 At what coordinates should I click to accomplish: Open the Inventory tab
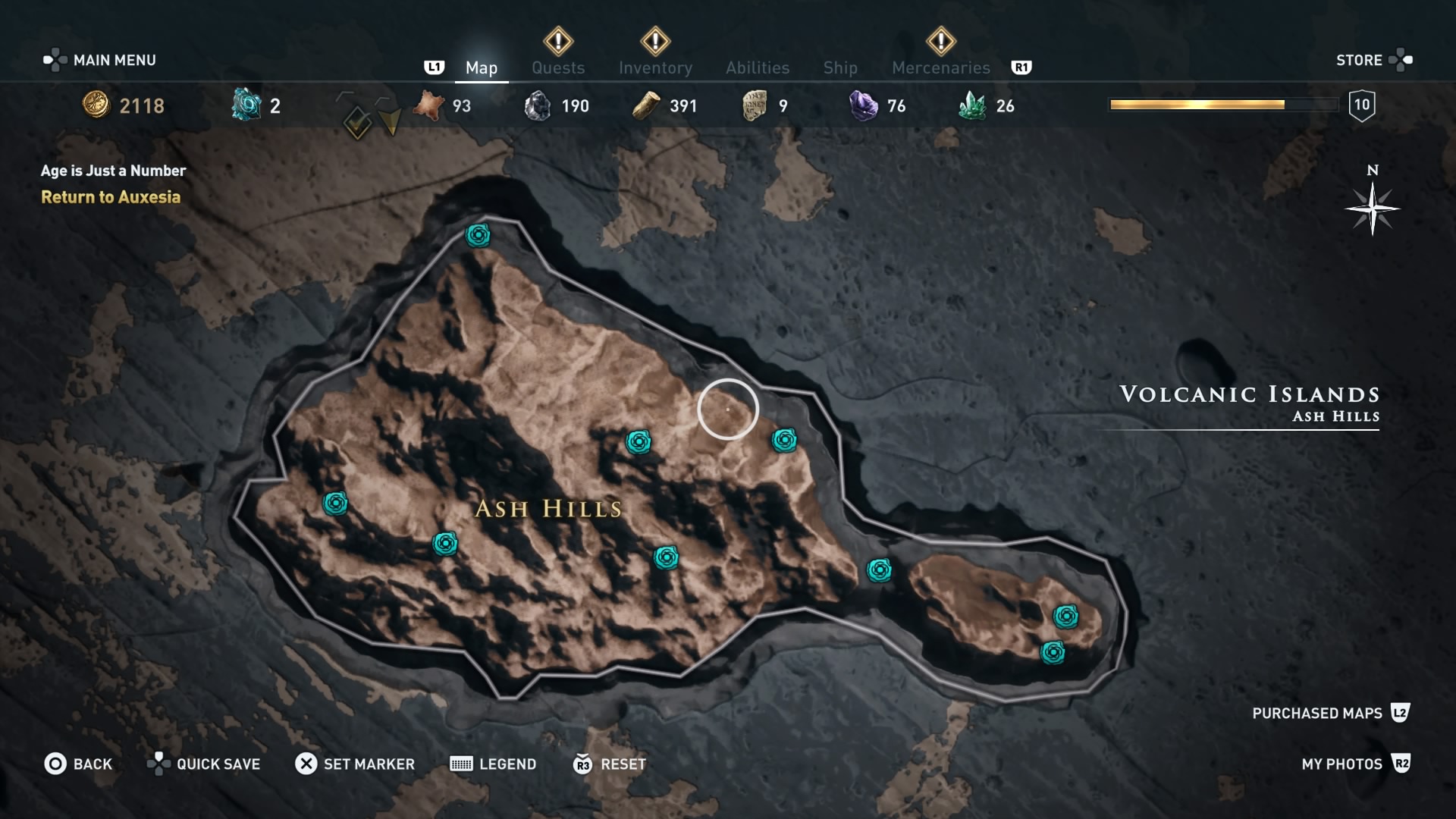[656, 67]
